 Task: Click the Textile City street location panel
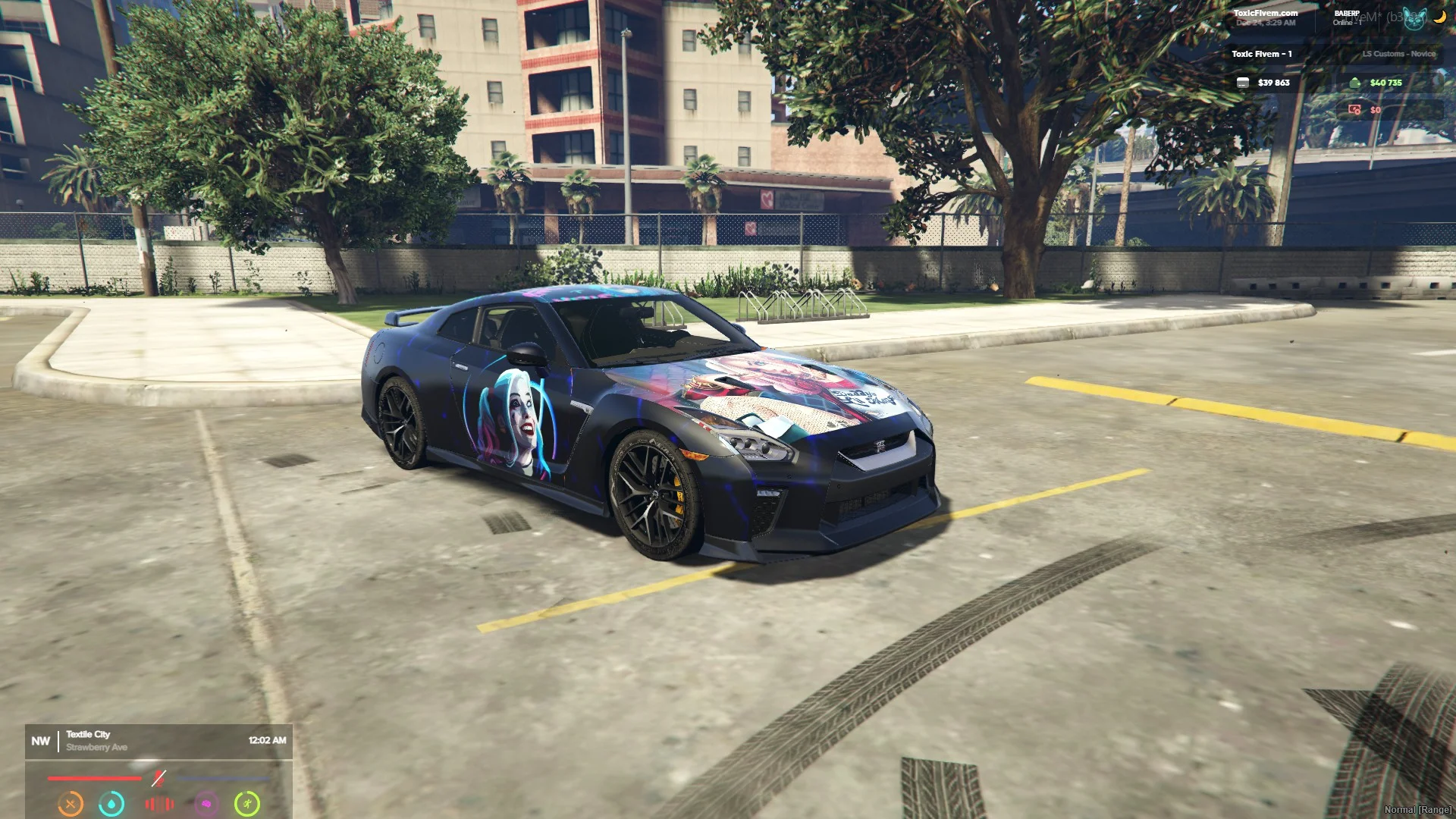(x=158, y=741)
